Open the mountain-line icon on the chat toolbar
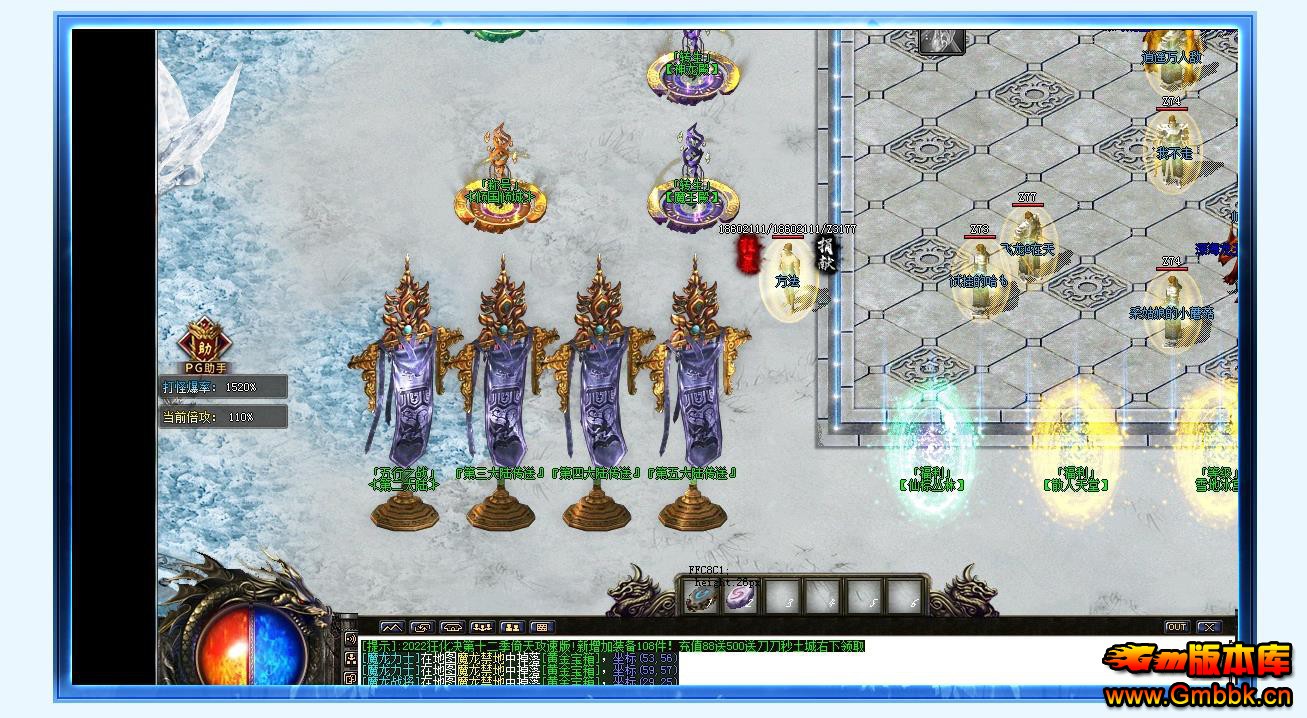 [391, 628]
